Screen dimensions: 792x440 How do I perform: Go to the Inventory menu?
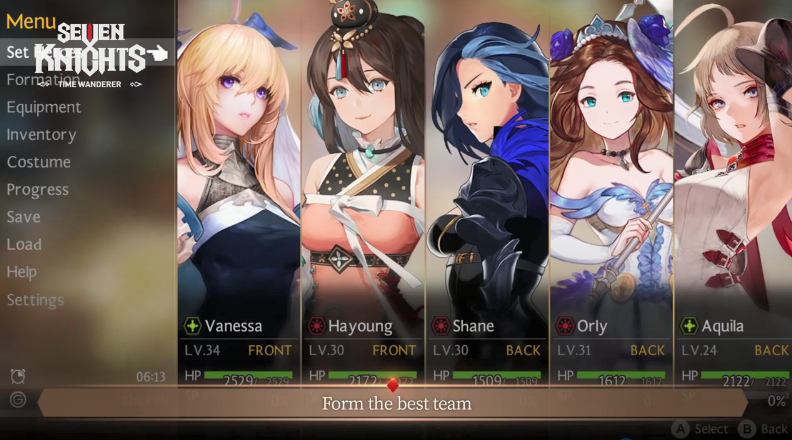(41, 134)
